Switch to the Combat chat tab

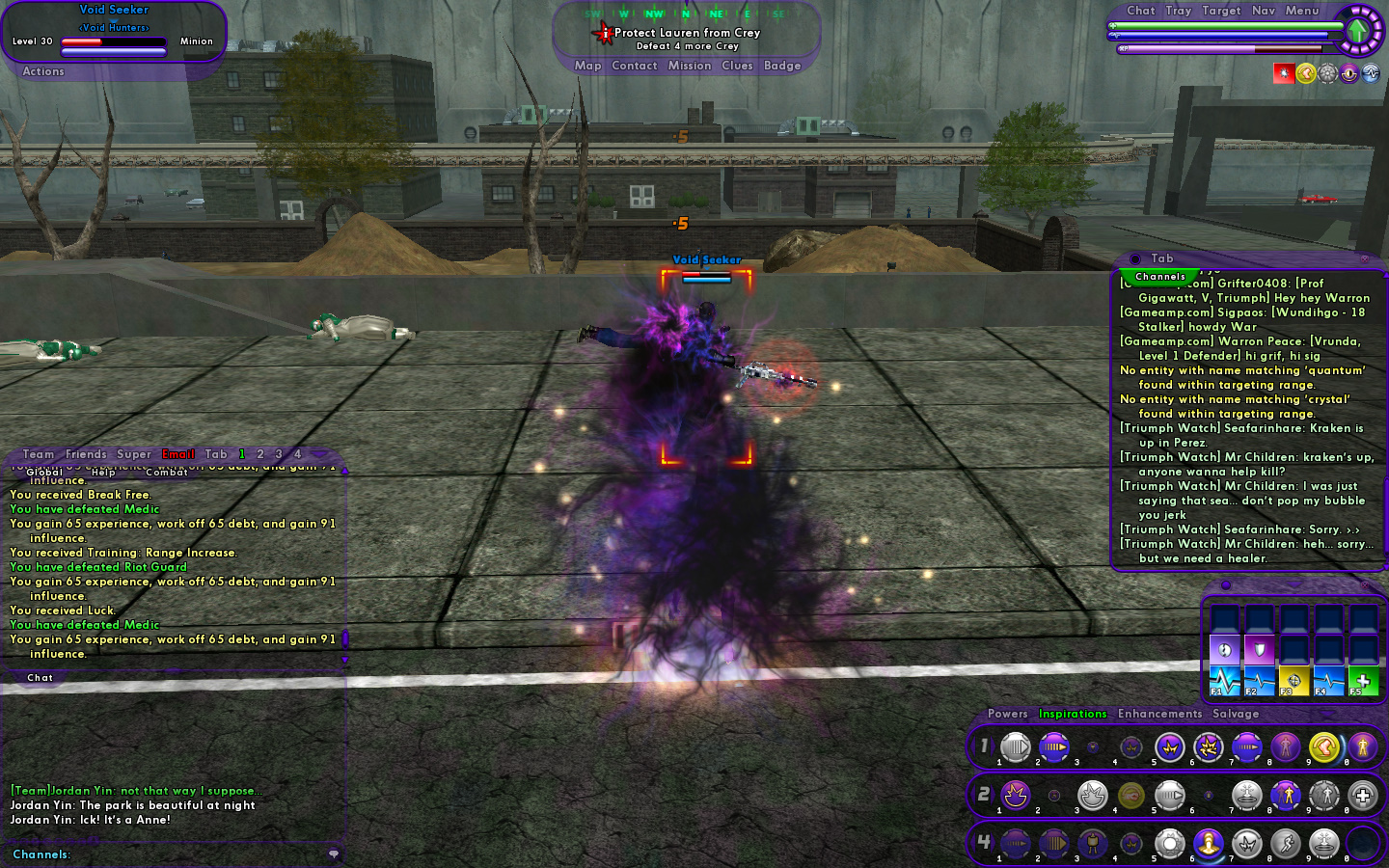pyautogui.click(x=166, y=472)
